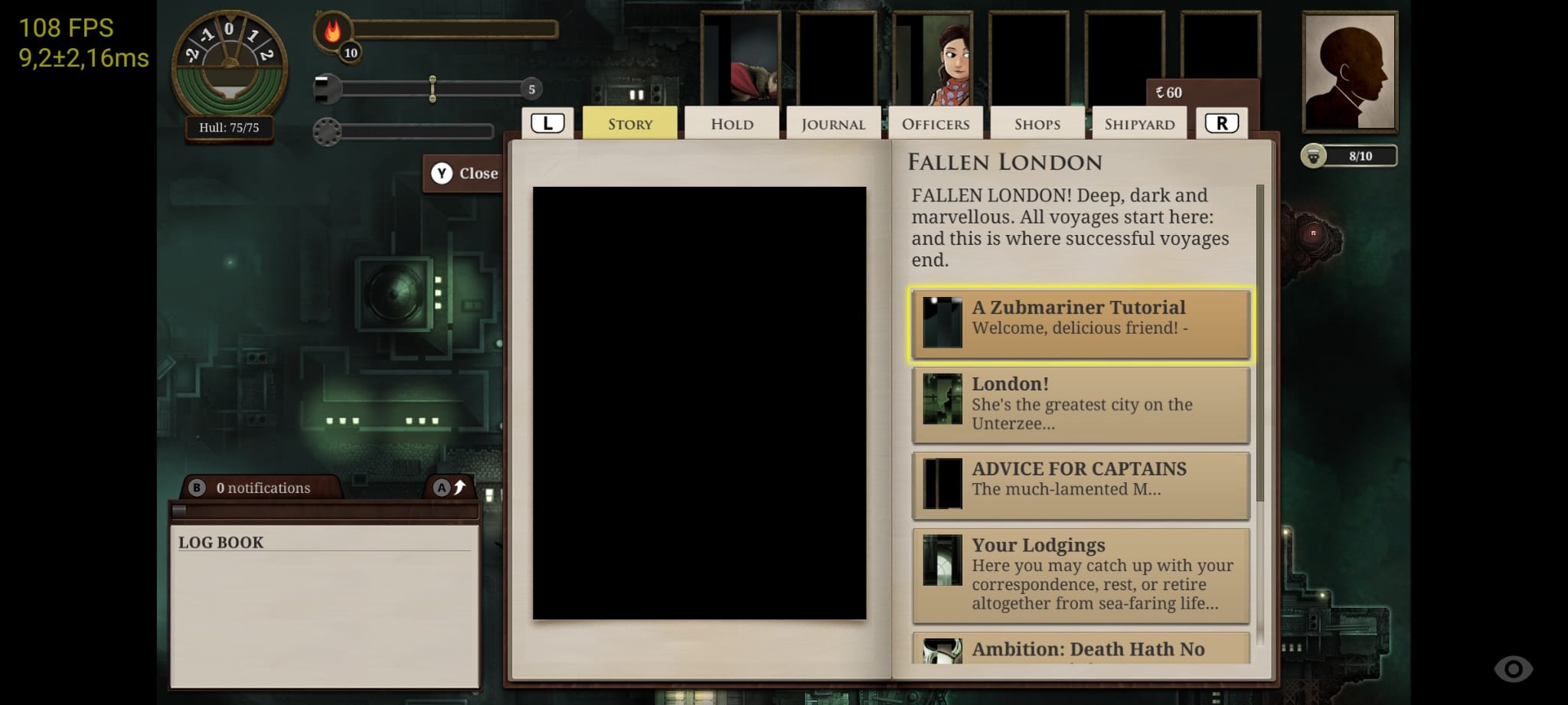Switch to the Hold tab

point(730,122)
